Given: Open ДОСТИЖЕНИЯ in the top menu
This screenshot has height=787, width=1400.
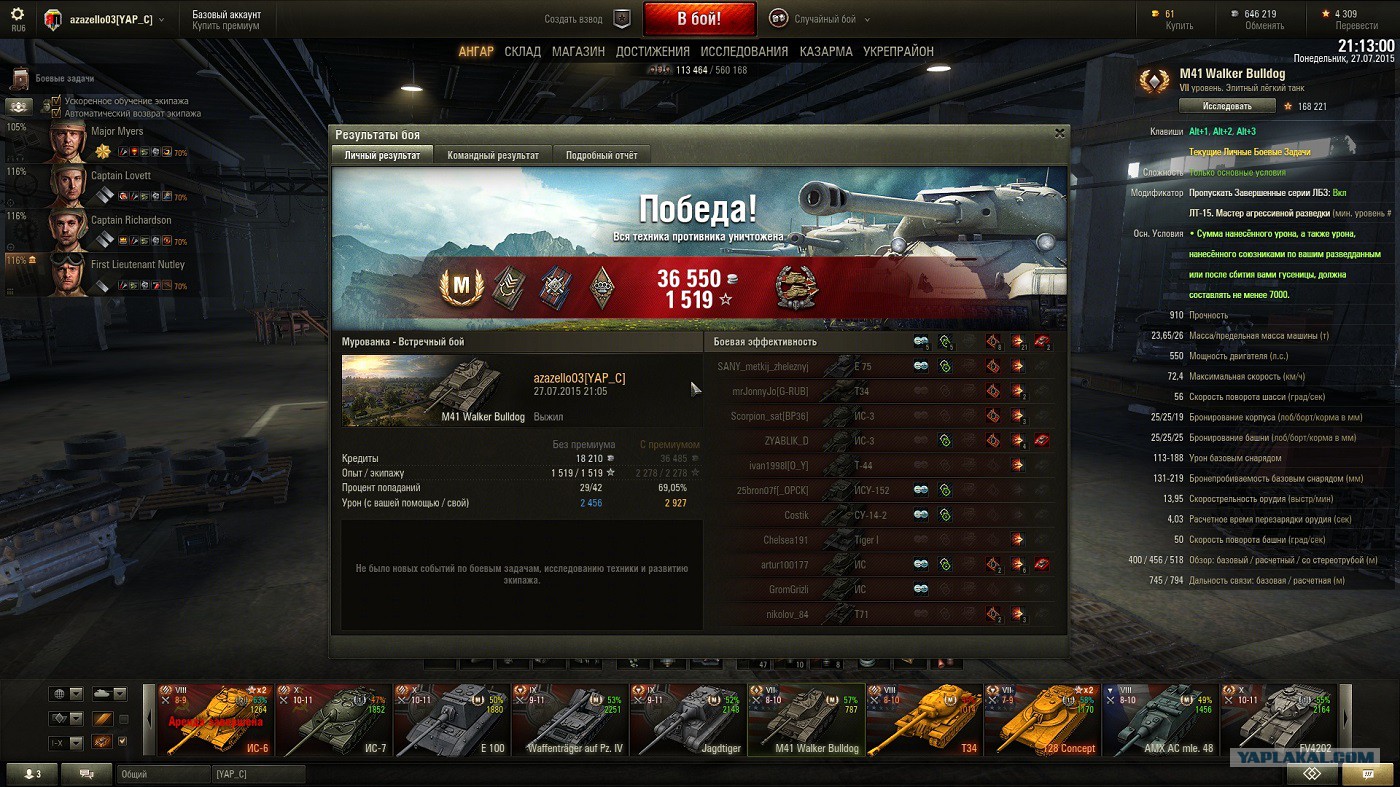Looking at the screenshot, I should coord(652,51).
